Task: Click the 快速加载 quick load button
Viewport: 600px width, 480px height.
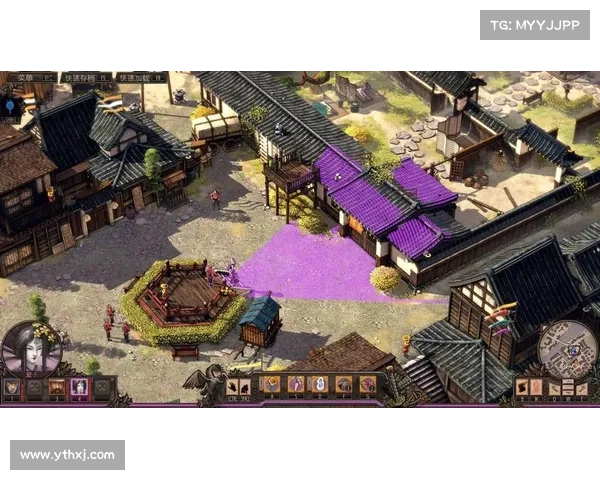Action: pyautogui.click(x=140, y=77)
